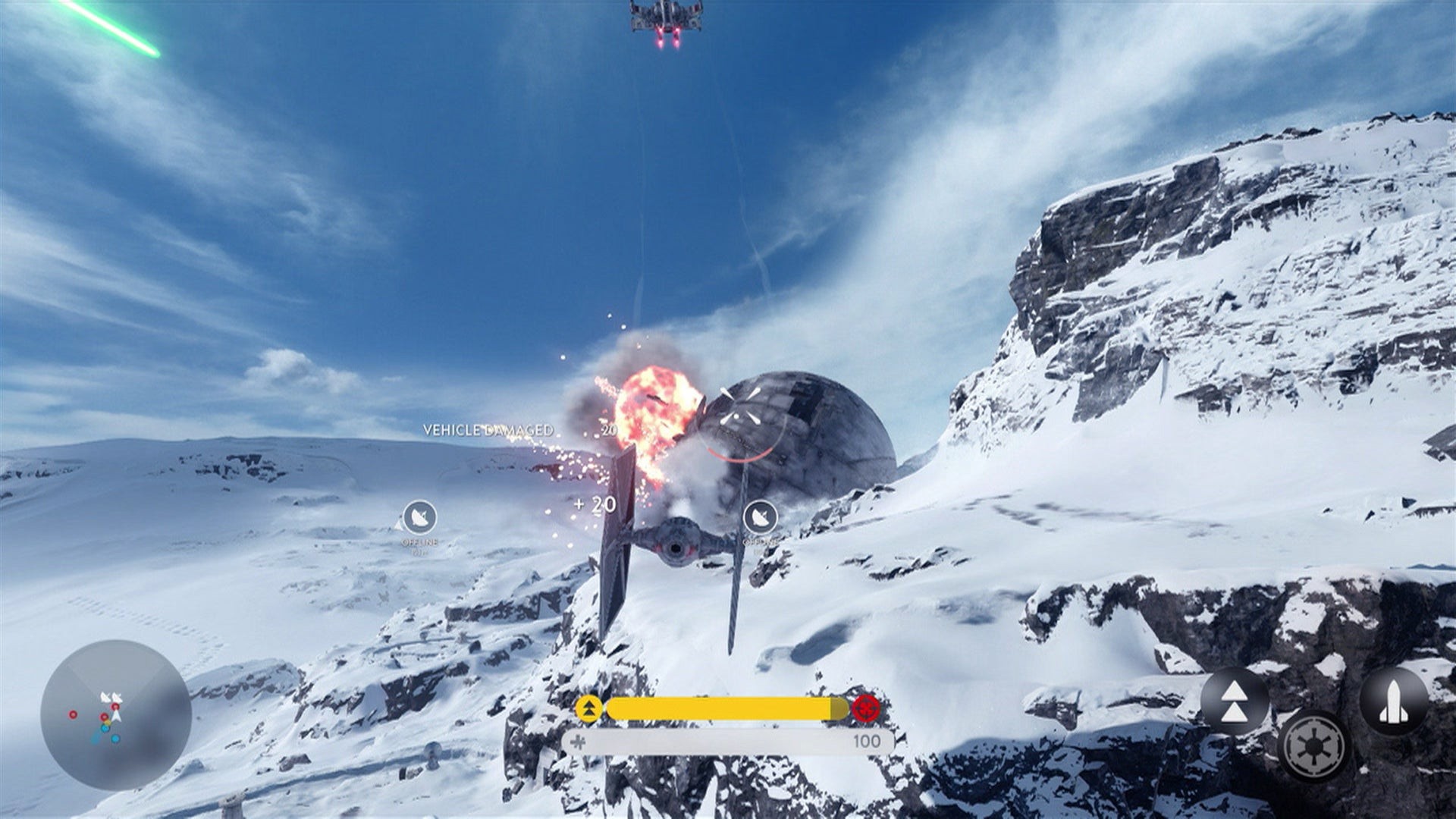
Task: Click the circular radar minimap
Action: tap(115, 715)
